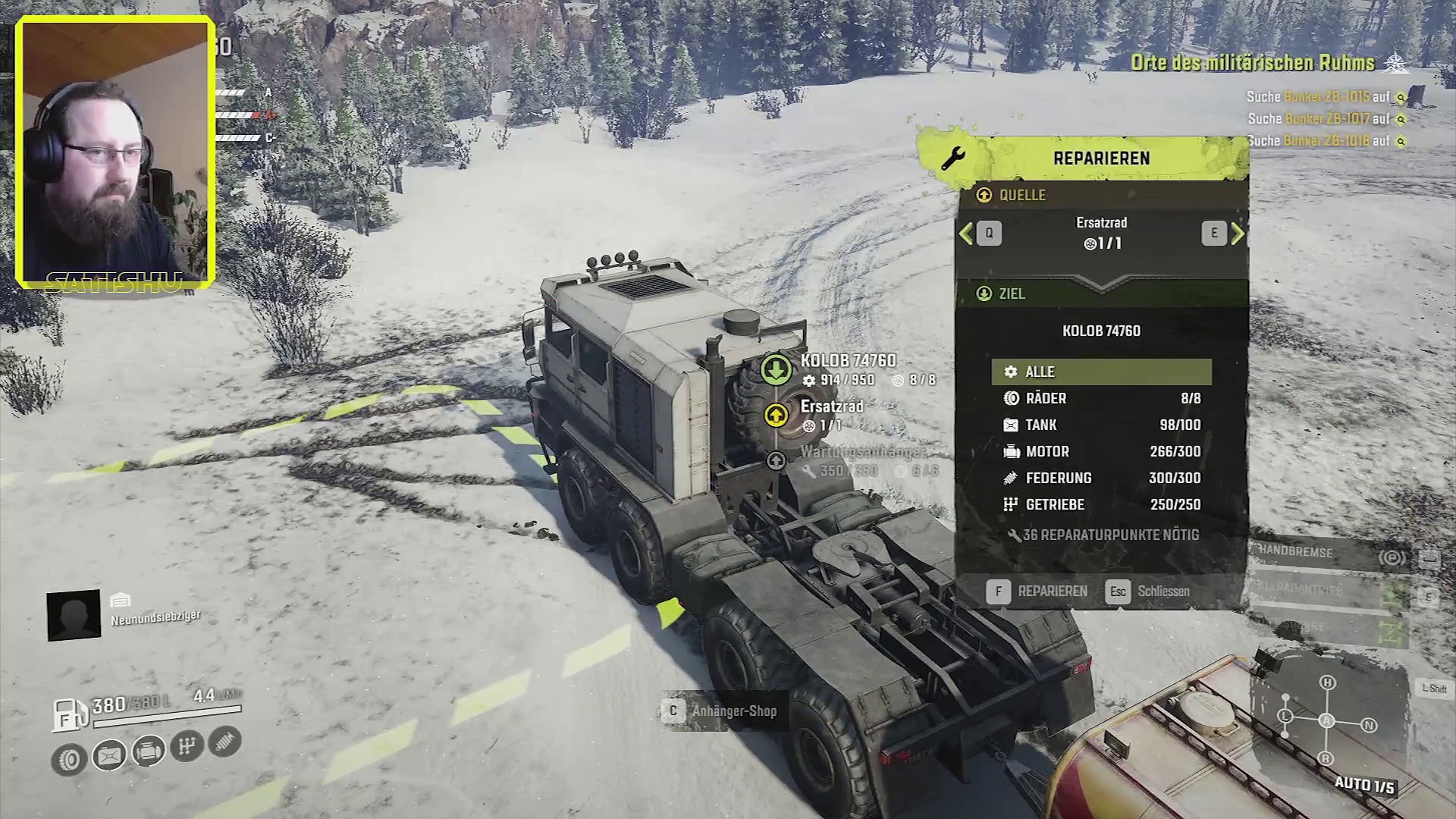Select the KOLOB 74760 target marker
The image size is (1456, 819).
pos(775,370)
